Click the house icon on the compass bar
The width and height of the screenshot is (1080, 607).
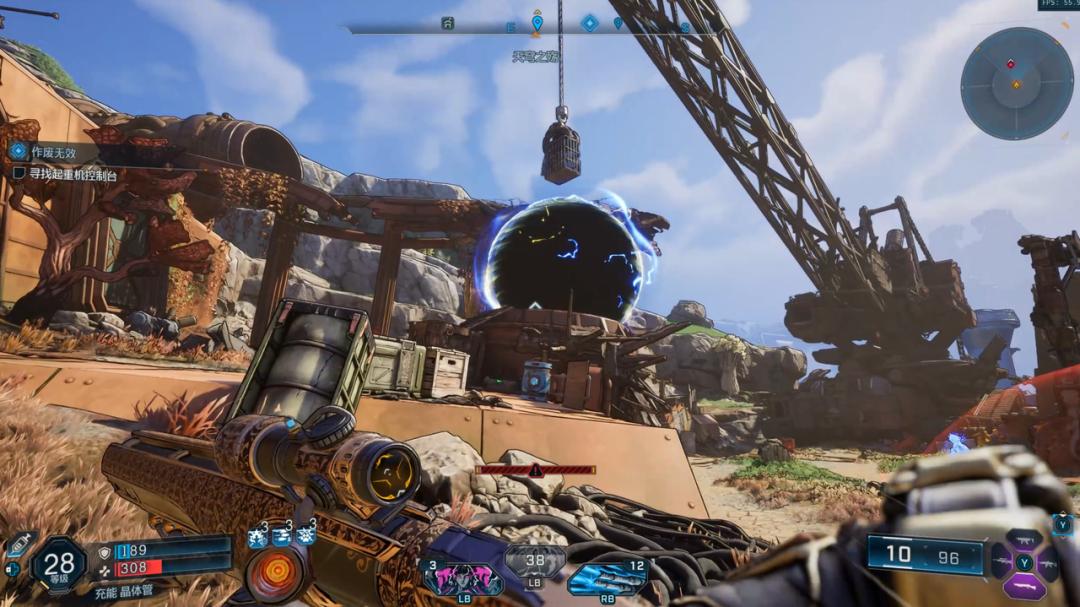[x=448, y=23]
